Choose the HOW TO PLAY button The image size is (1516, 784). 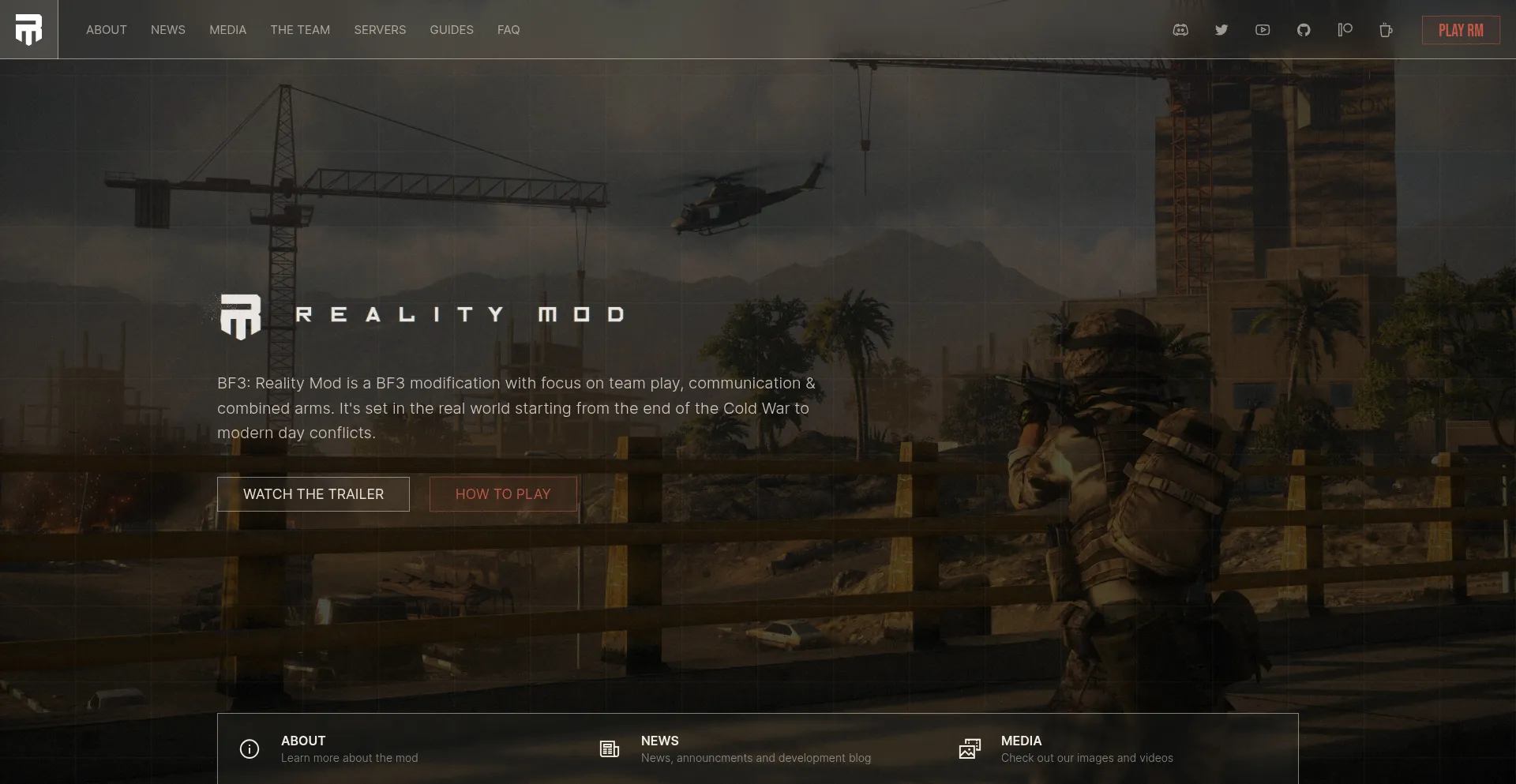click(503, 494)
